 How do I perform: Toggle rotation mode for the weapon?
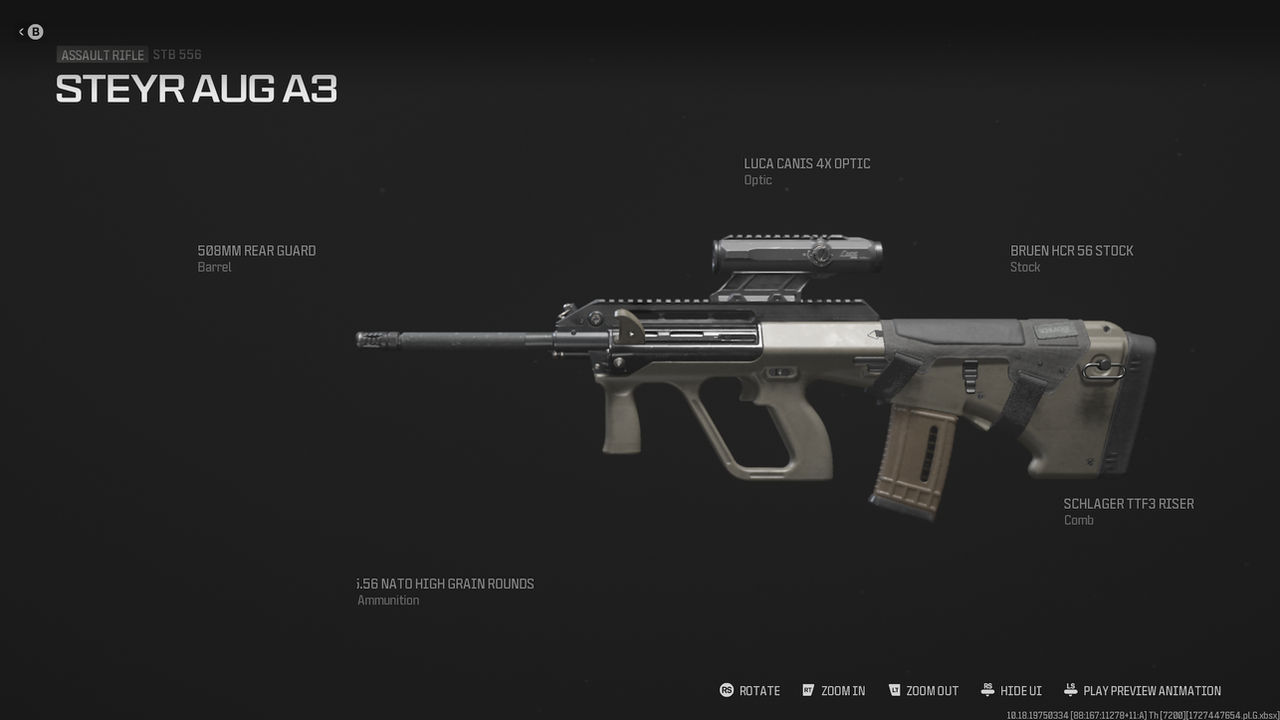point(746,690)
